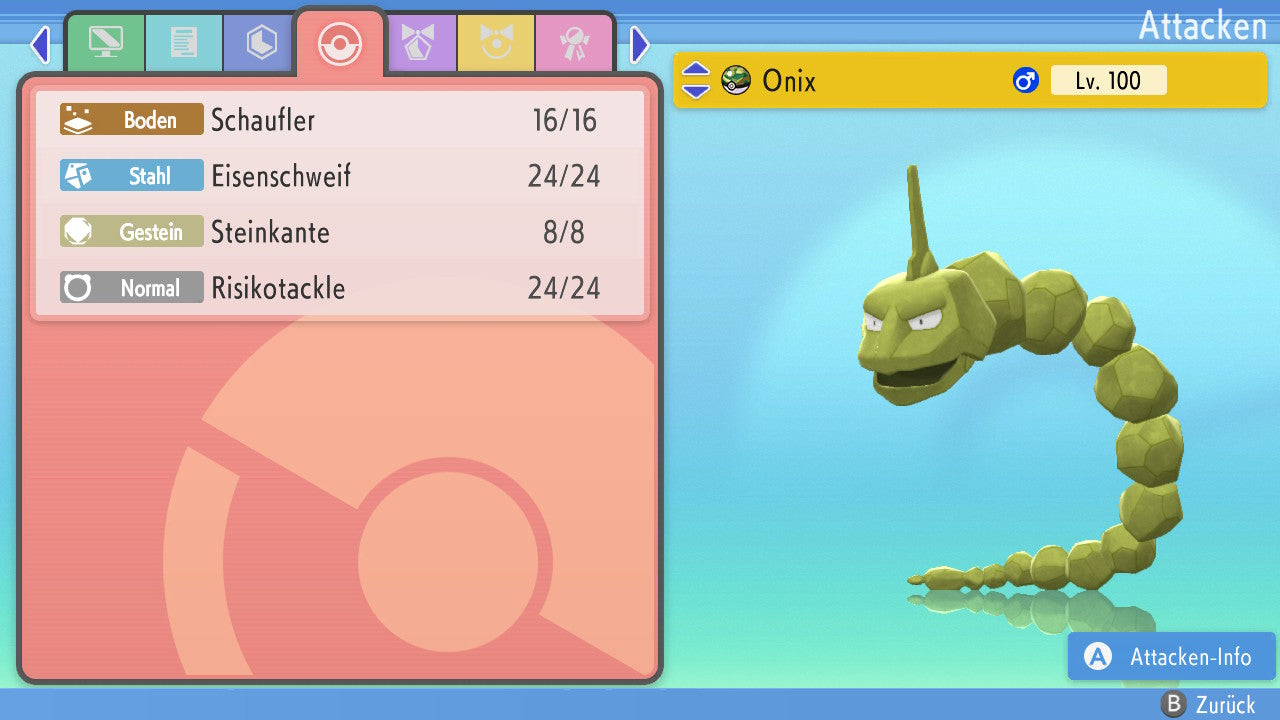Click the left arrow beside the tabs
Screen dimensions: 1280x720
point(39,44)
